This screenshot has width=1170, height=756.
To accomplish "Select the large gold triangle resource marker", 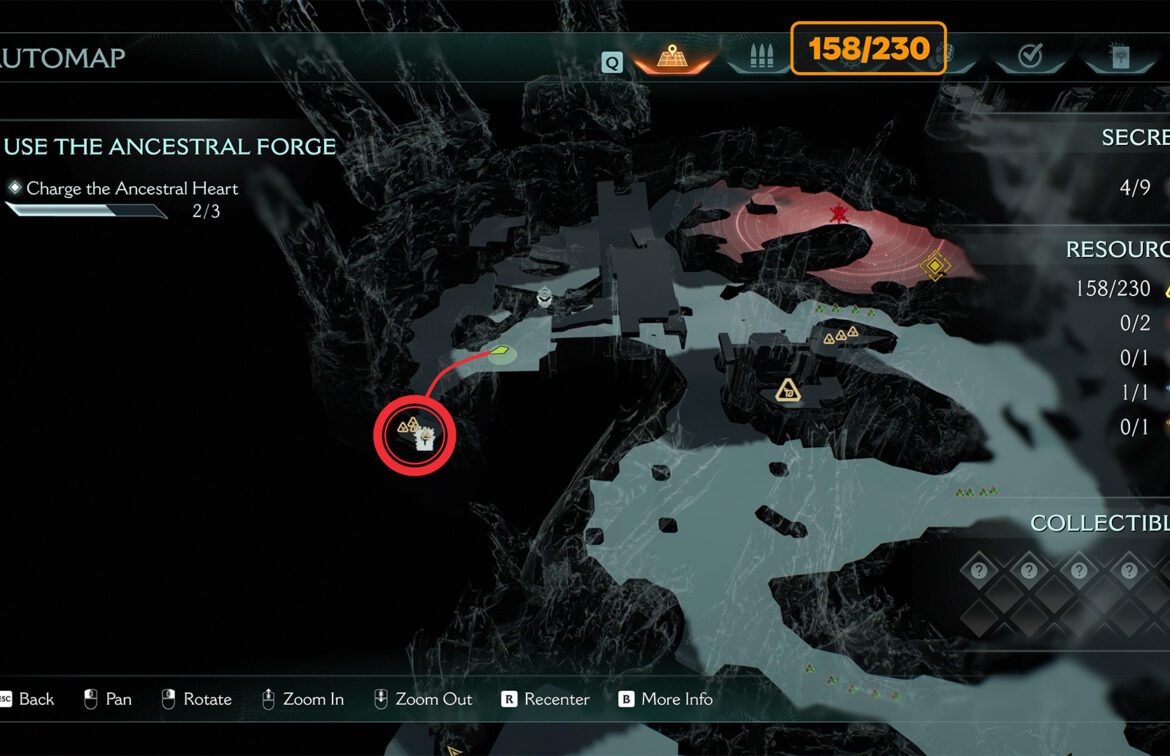I will click(x=788, y=391).
